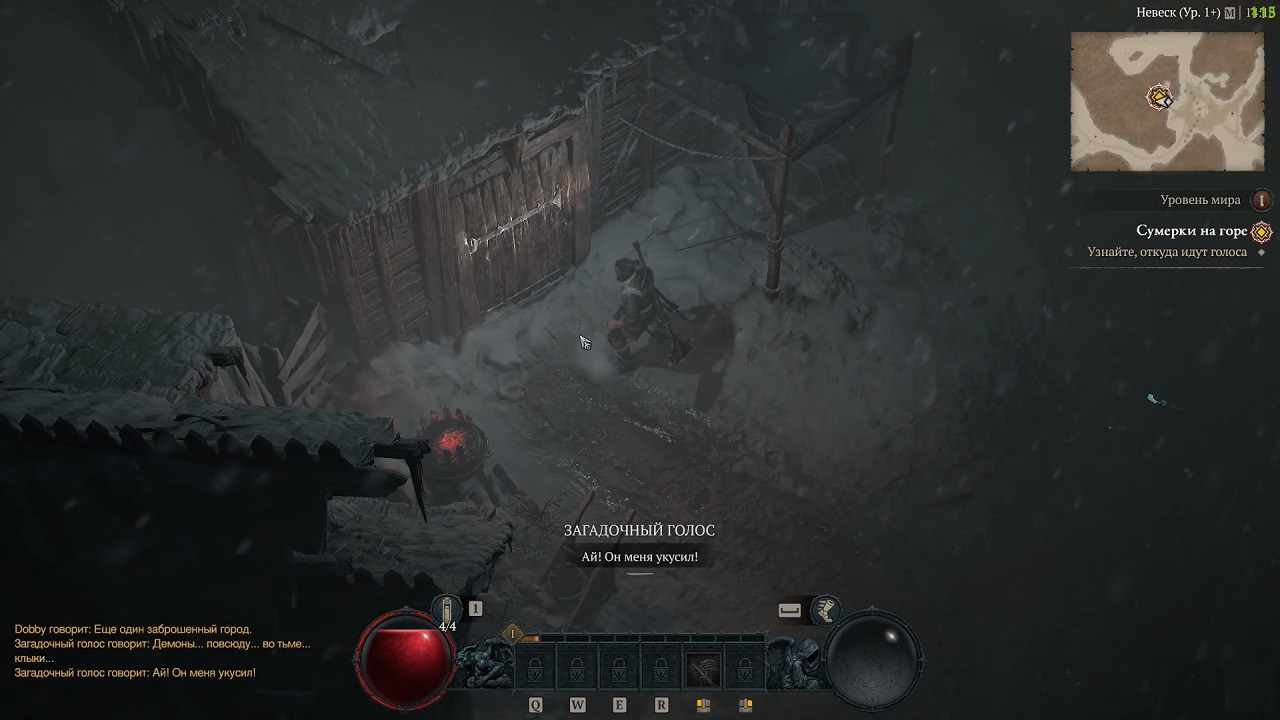Click the level "I" diamond on the experience bar
Viewport: 1280px width, 720px height.
coord(511,633)
